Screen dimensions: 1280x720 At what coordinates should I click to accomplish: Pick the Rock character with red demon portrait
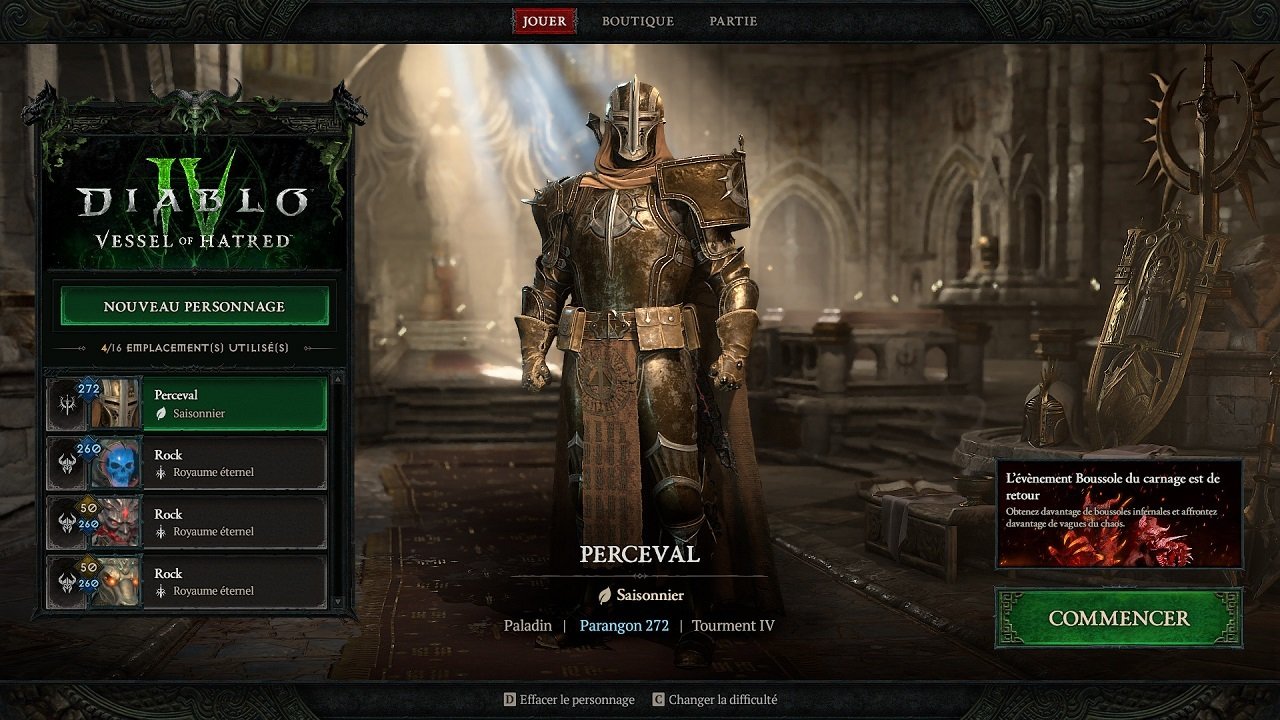coord(234,521)
